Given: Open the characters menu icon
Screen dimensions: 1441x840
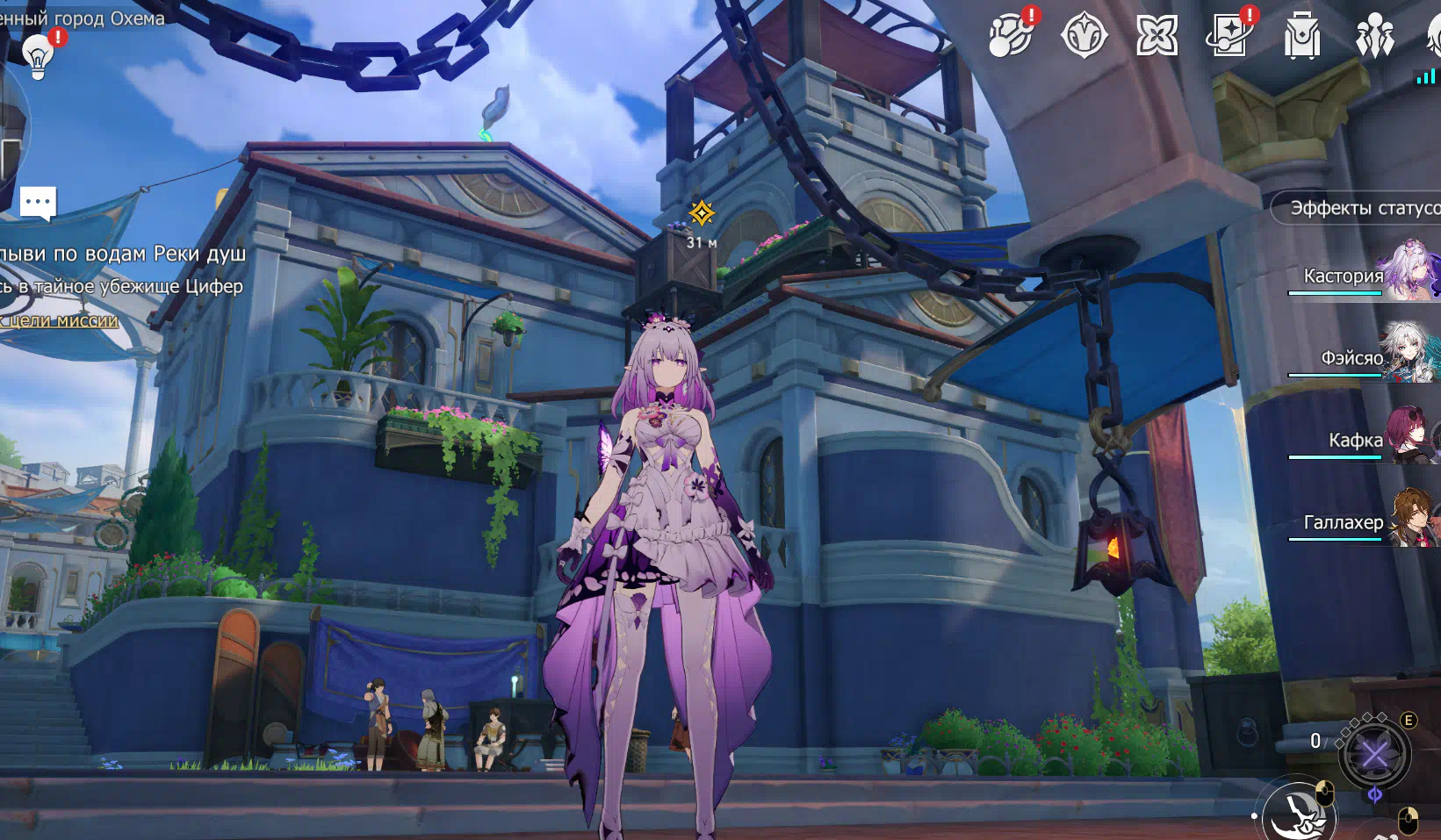Looking at the screenshot, I should click(1374, 37).
